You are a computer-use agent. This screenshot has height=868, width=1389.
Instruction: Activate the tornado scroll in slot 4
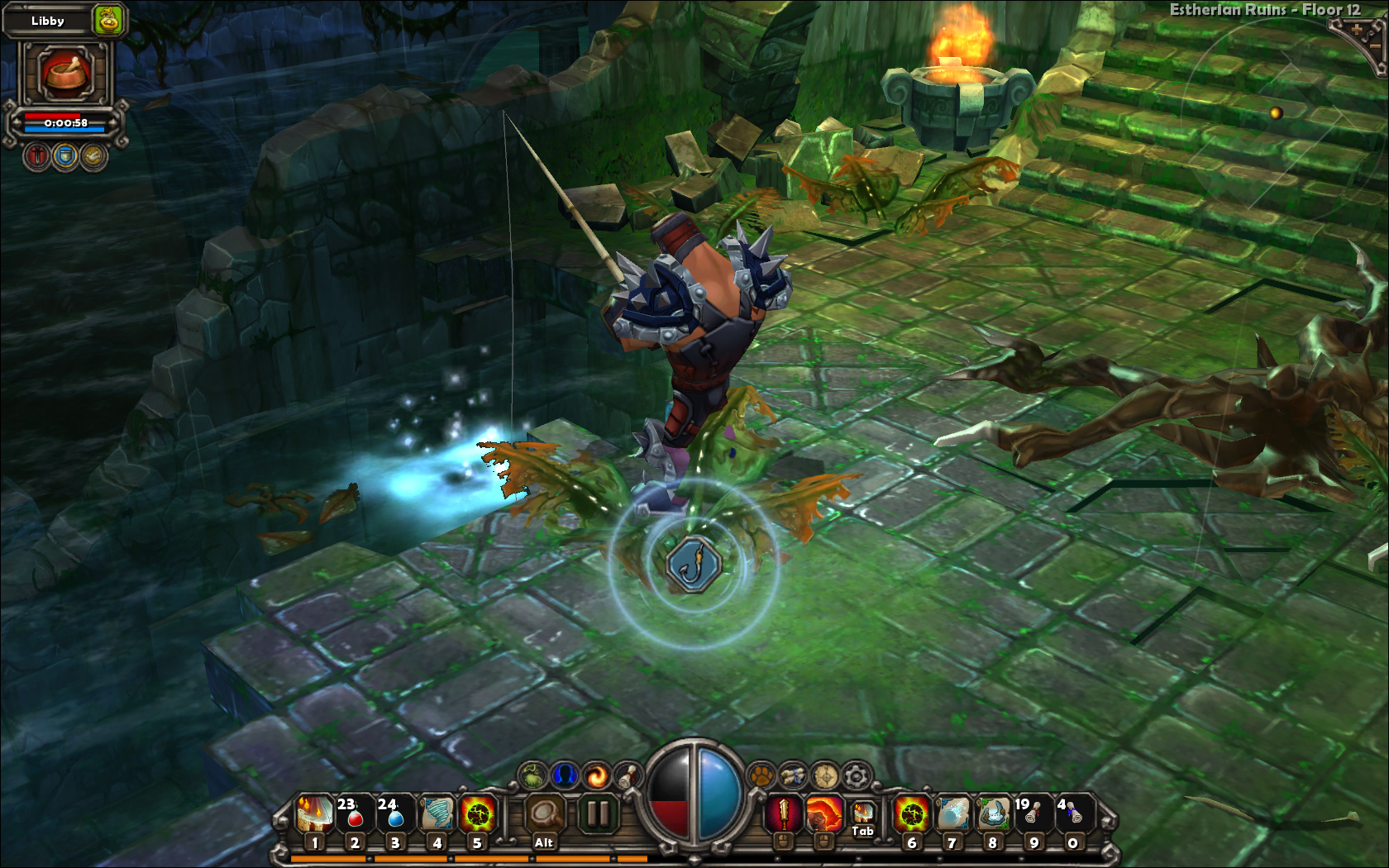pos(436,814)
